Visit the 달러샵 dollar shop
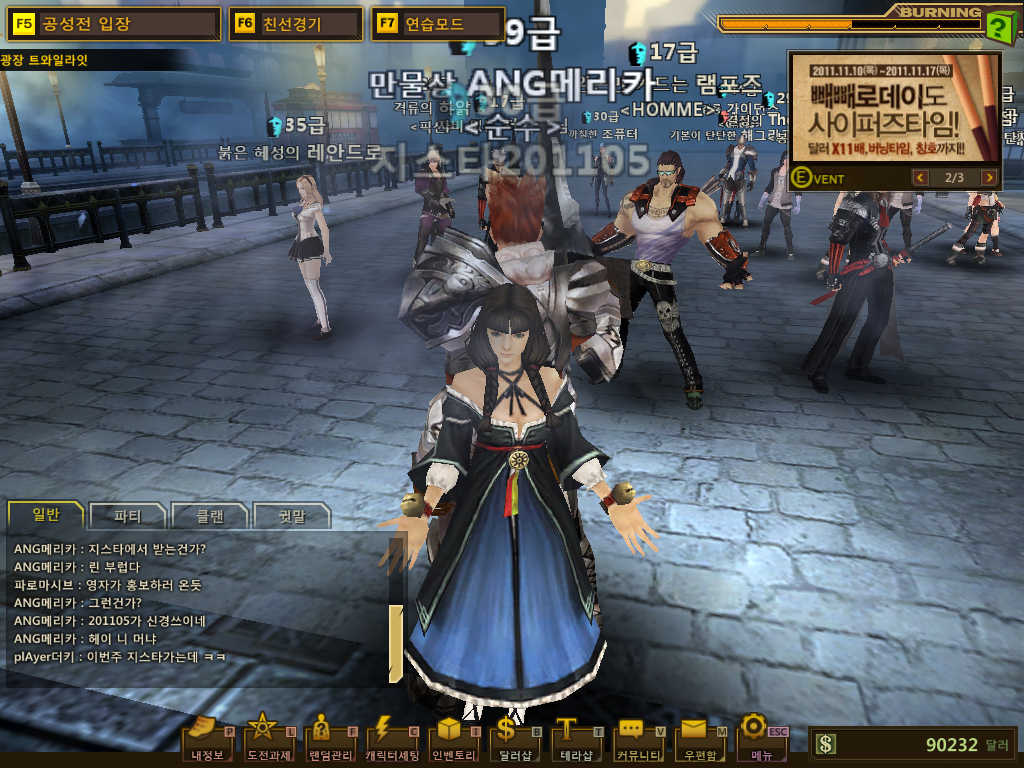Image resolution: width=1024 pixels, height=768 pixels. coord(514,739)
